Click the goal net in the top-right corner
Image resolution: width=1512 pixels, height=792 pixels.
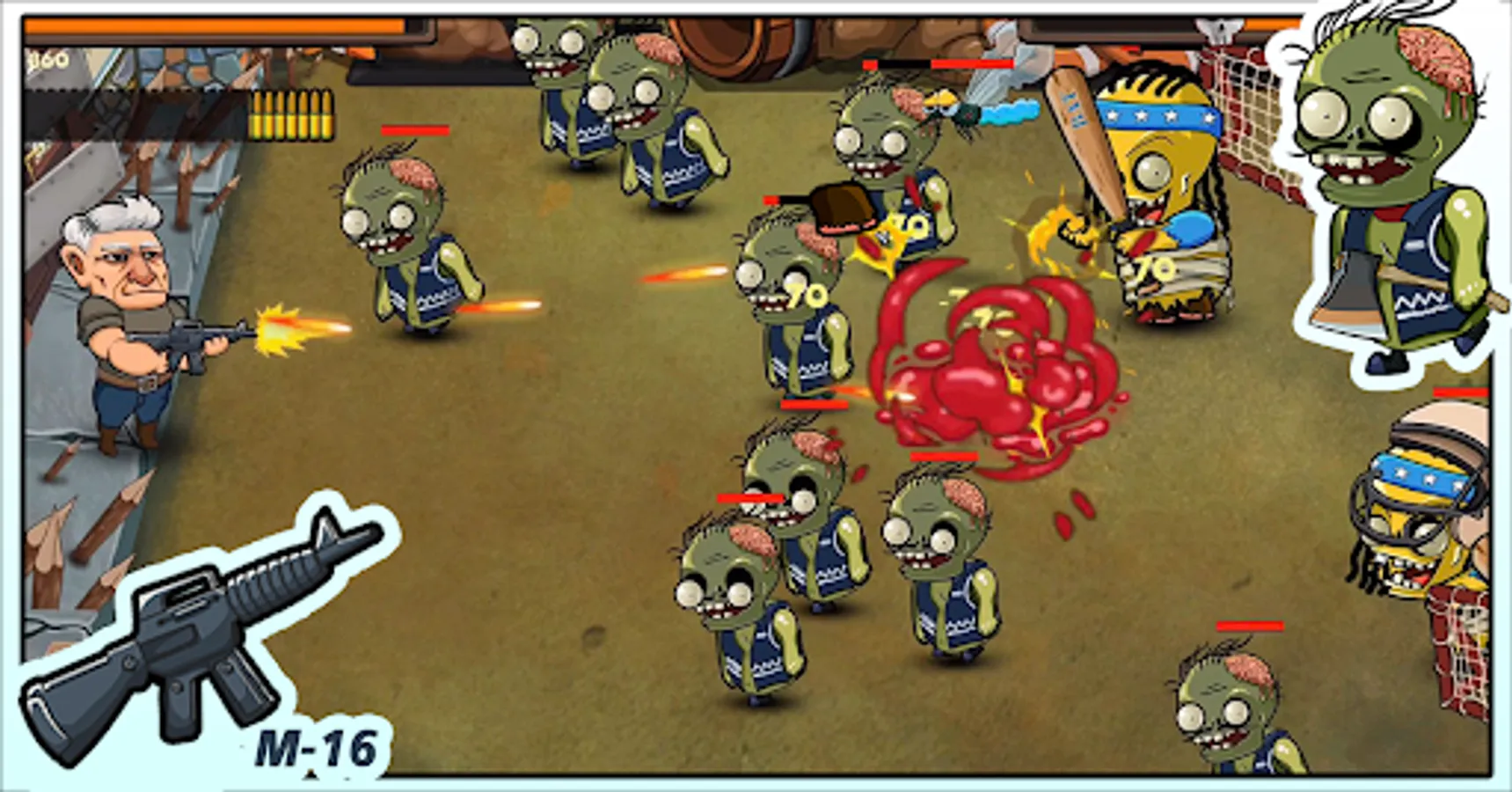(1249, 106)
